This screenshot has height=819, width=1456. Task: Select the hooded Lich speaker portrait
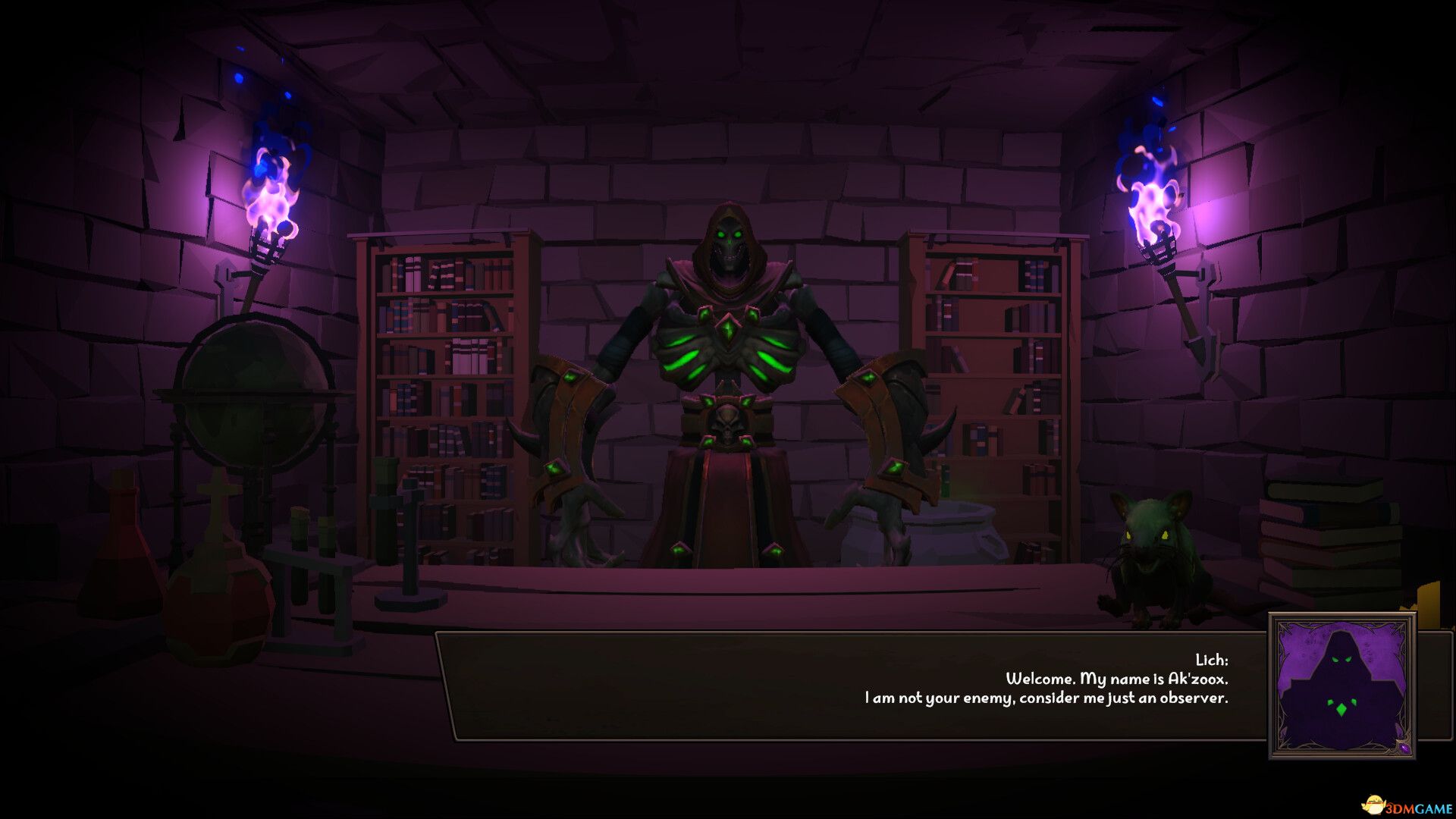[1341, 686]
